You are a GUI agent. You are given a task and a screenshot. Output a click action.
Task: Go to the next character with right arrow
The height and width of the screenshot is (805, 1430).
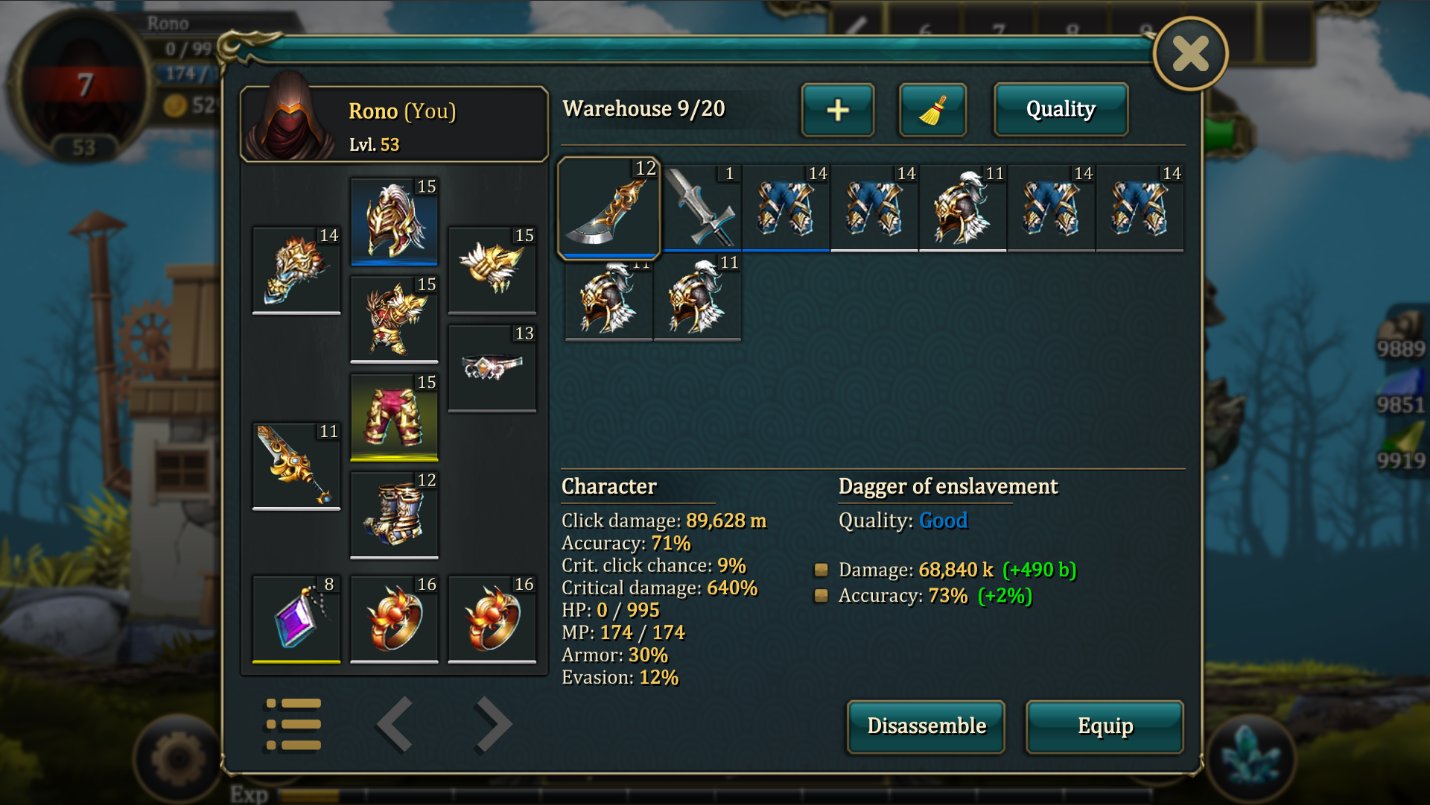[x=492, y=724]
